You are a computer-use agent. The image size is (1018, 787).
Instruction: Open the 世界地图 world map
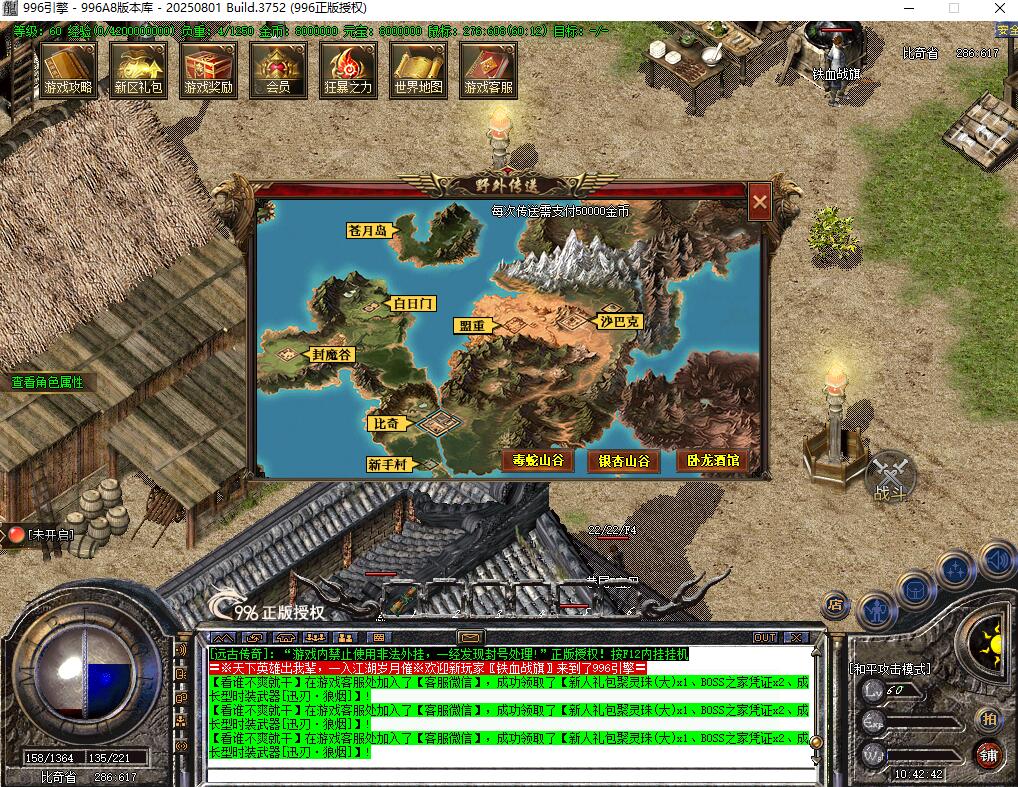tap(418, 69)
